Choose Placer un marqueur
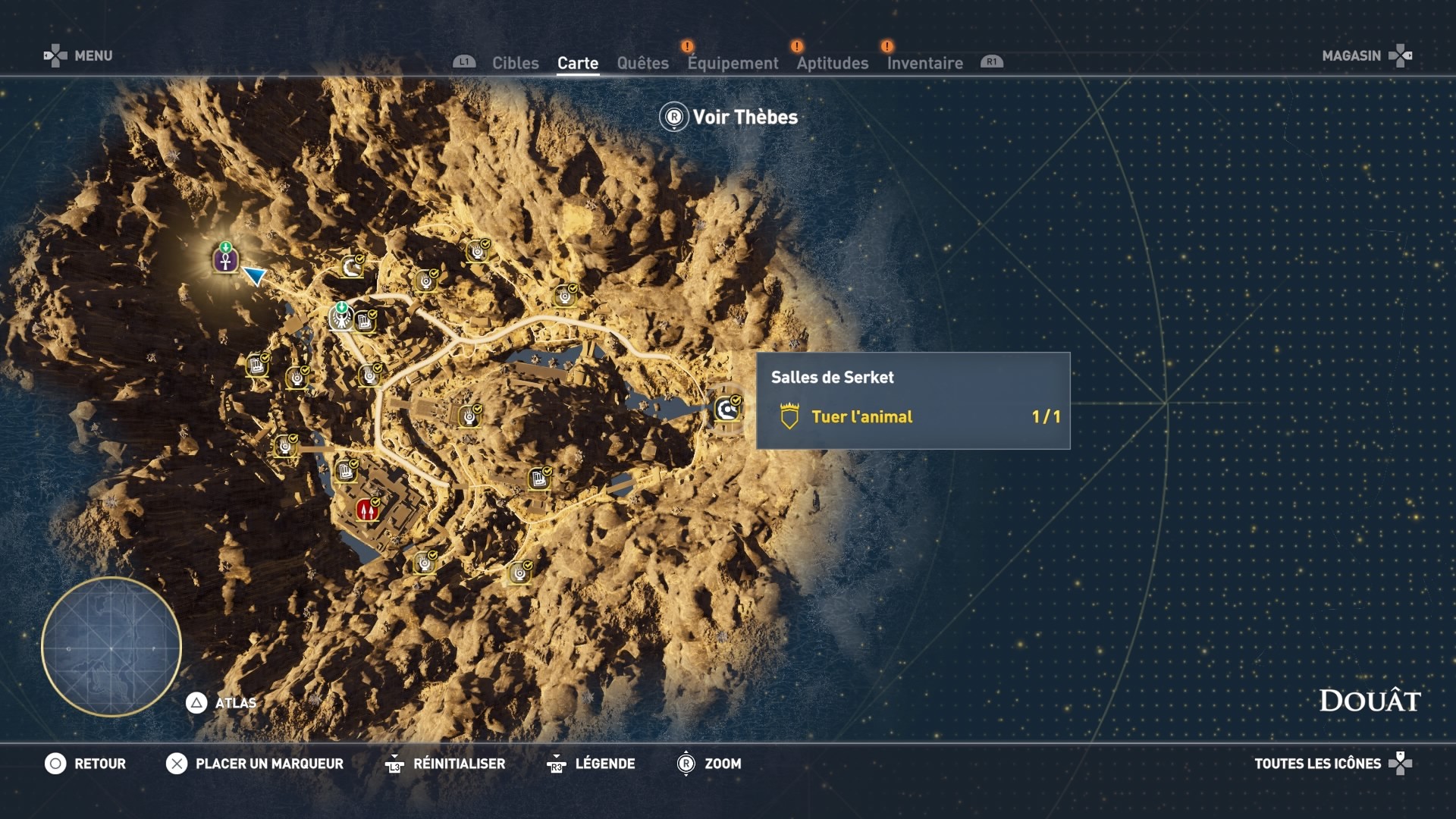The image size is (1456, 819). pos(255,764)
